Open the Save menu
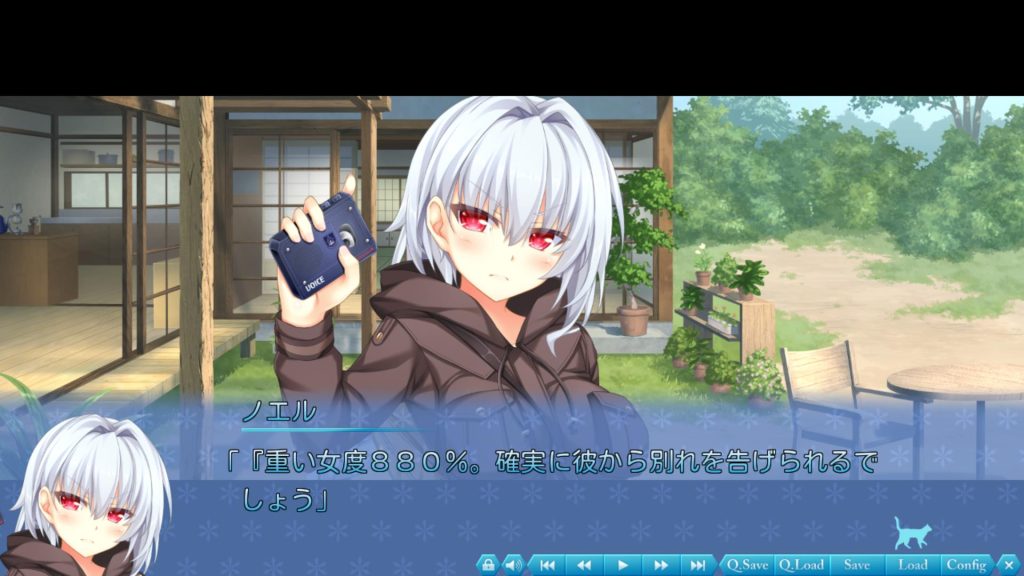 tap(856, 565)
